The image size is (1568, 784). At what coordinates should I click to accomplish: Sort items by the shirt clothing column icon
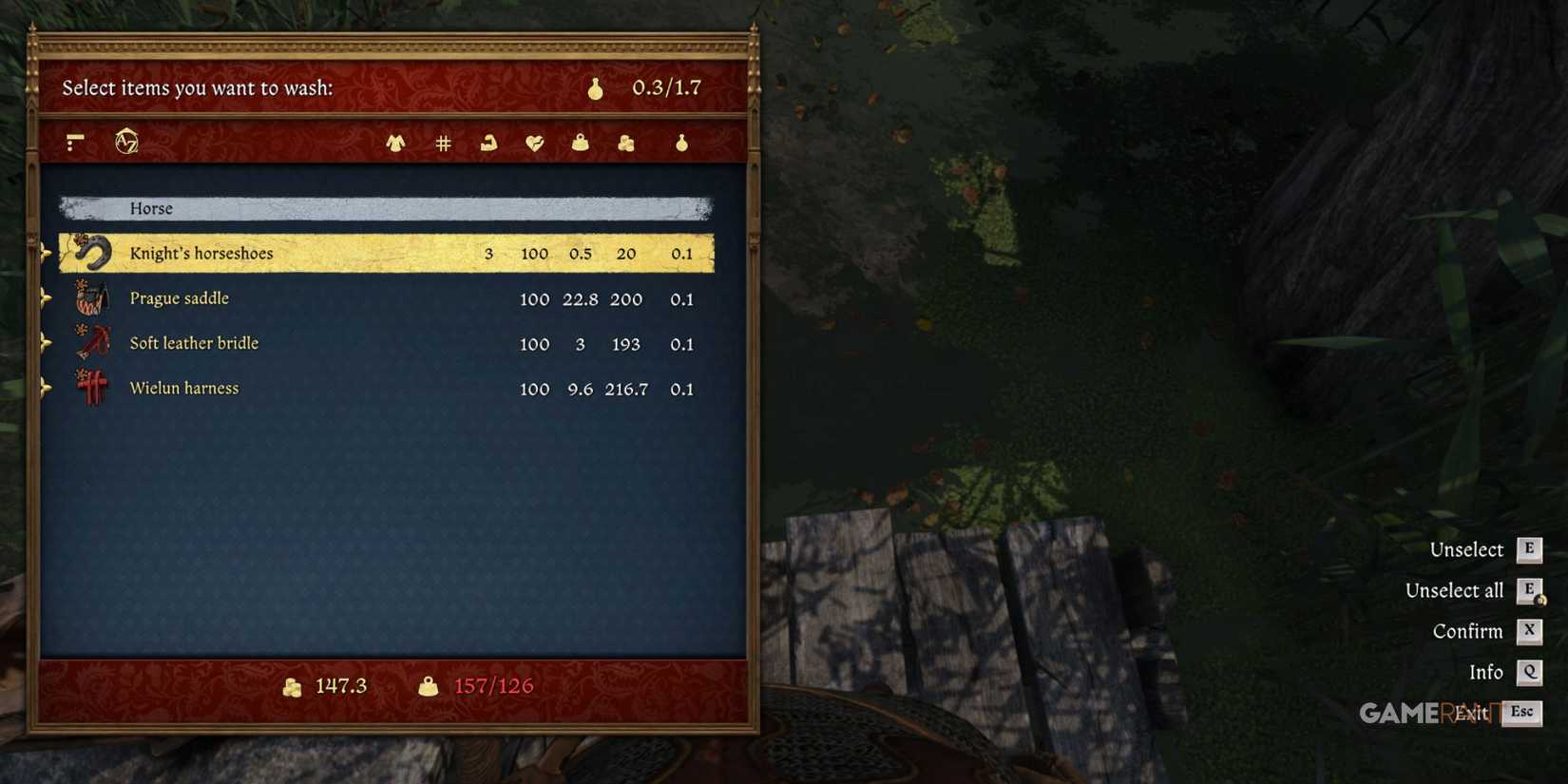(394, 143)
